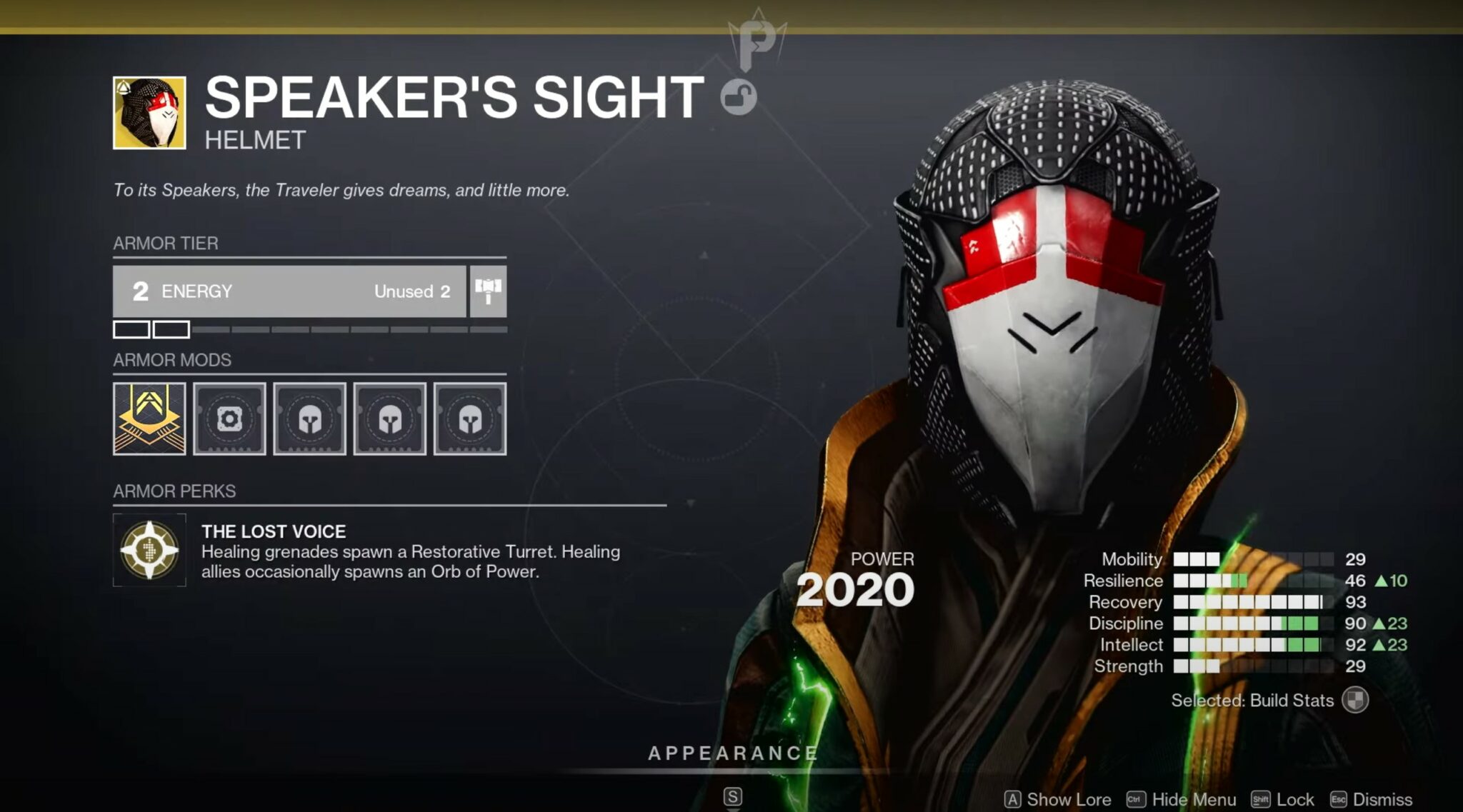Click the shield icon beside Build Stats
This screenshot has width=1463, height=812.
point(1357,701)
